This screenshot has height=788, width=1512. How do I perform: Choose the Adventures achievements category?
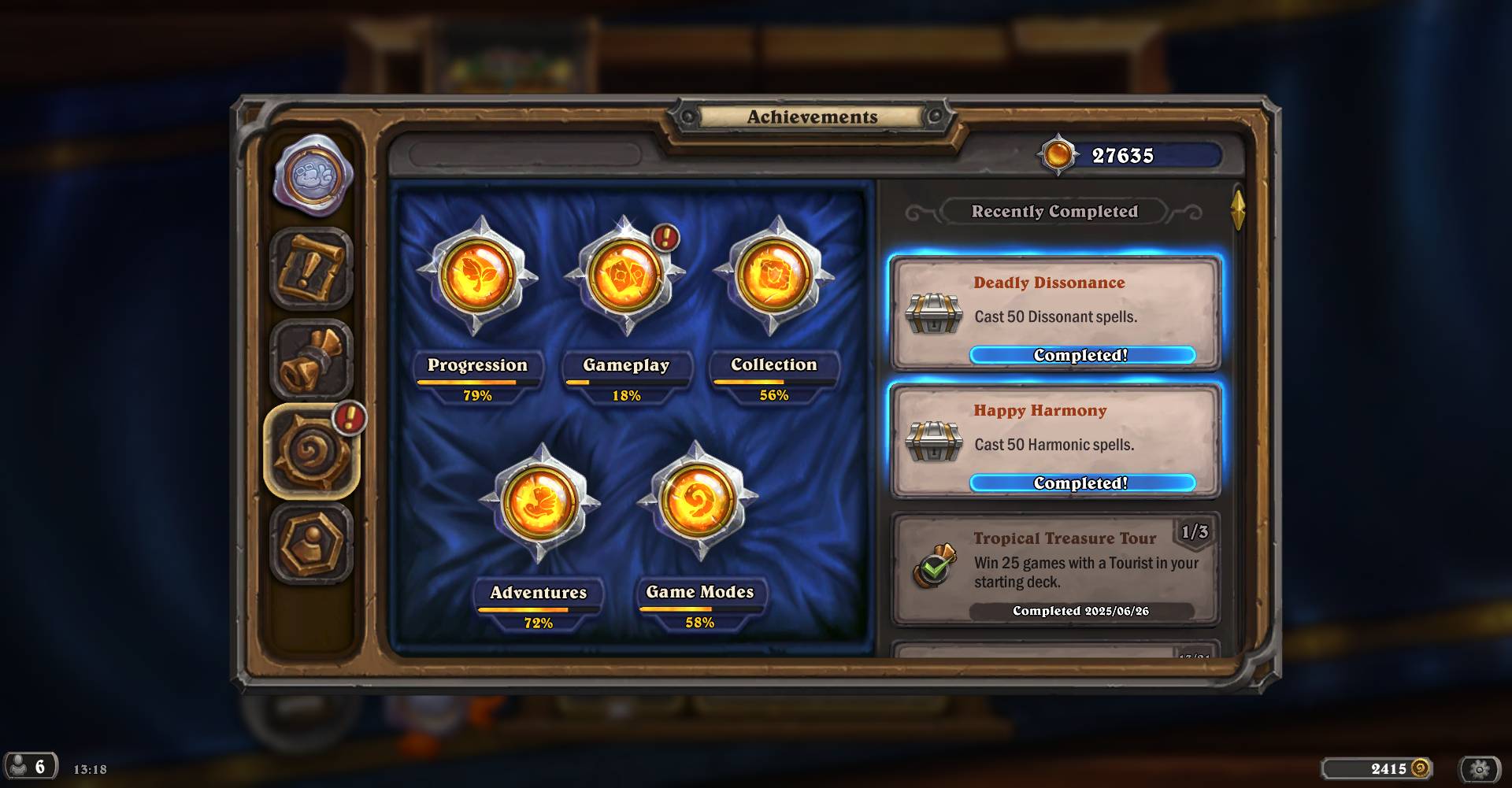pyautogui.click(x=539, y=504)
